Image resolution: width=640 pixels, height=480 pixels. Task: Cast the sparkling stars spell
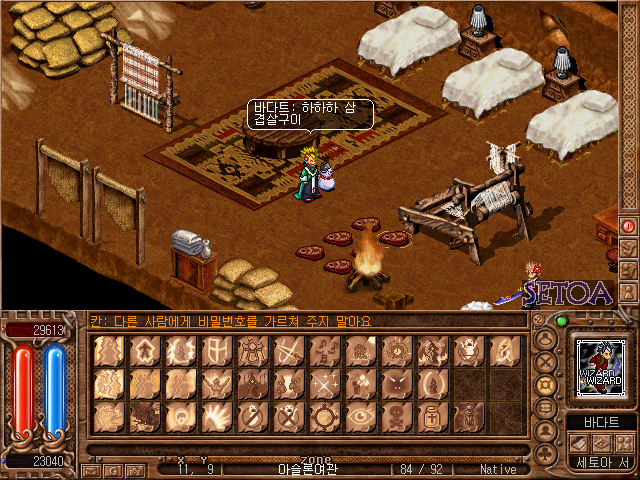323,384
